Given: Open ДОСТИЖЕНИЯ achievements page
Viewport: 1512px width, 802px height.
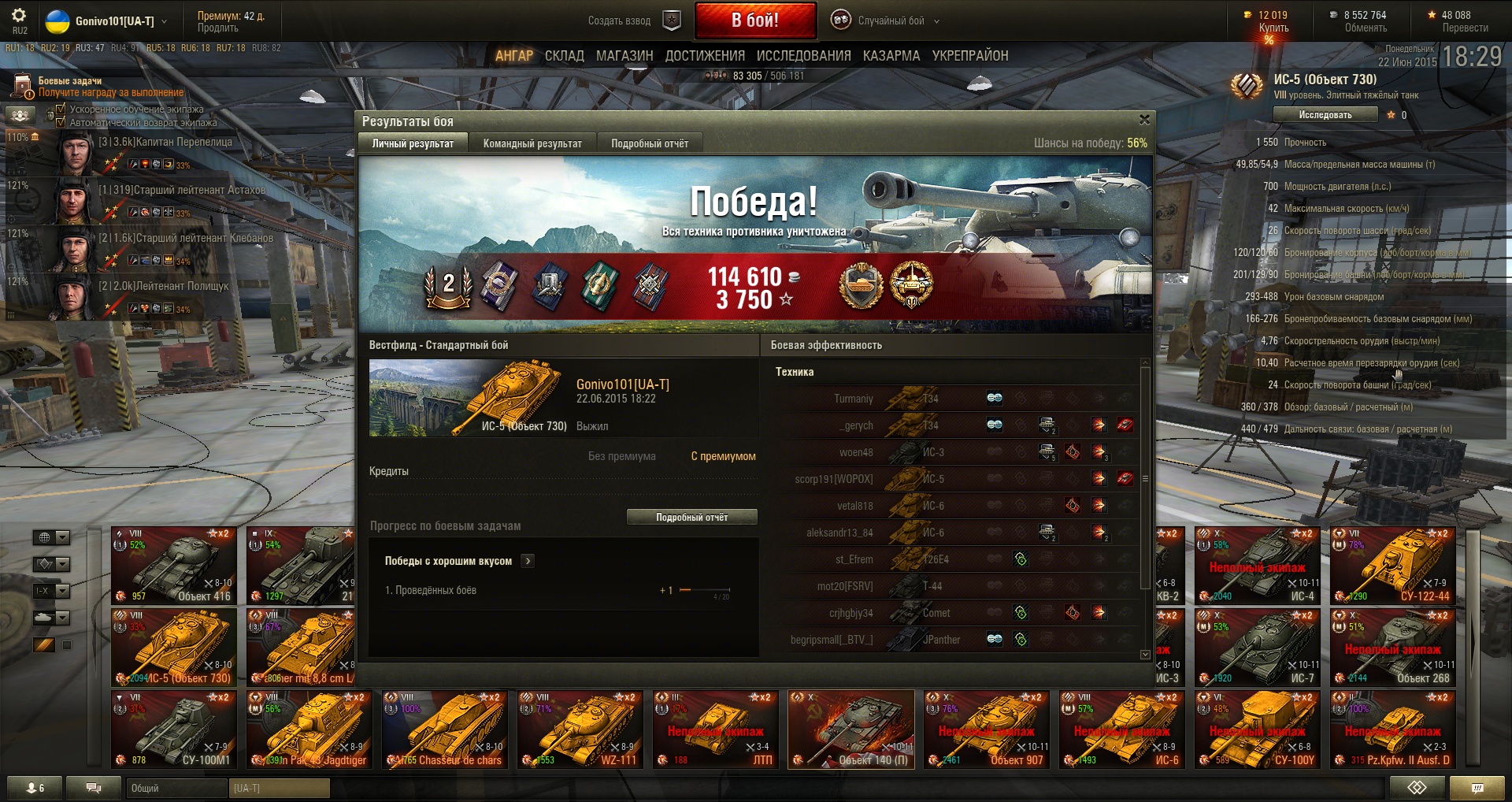Looking at the screenshot, I should click(705, 56).
